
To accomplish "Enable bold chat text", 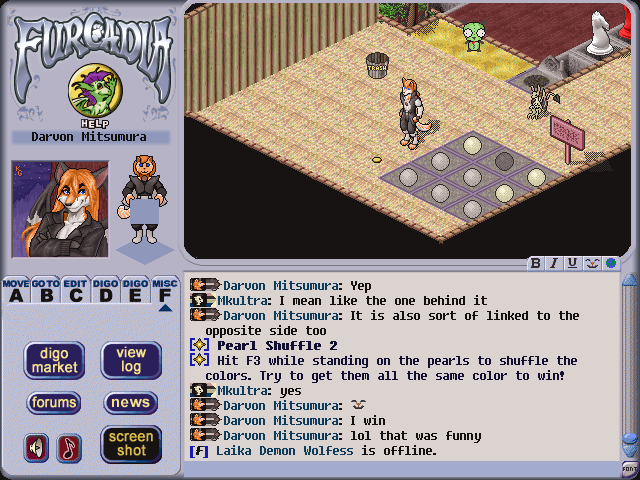I will [x=536, y=264].
